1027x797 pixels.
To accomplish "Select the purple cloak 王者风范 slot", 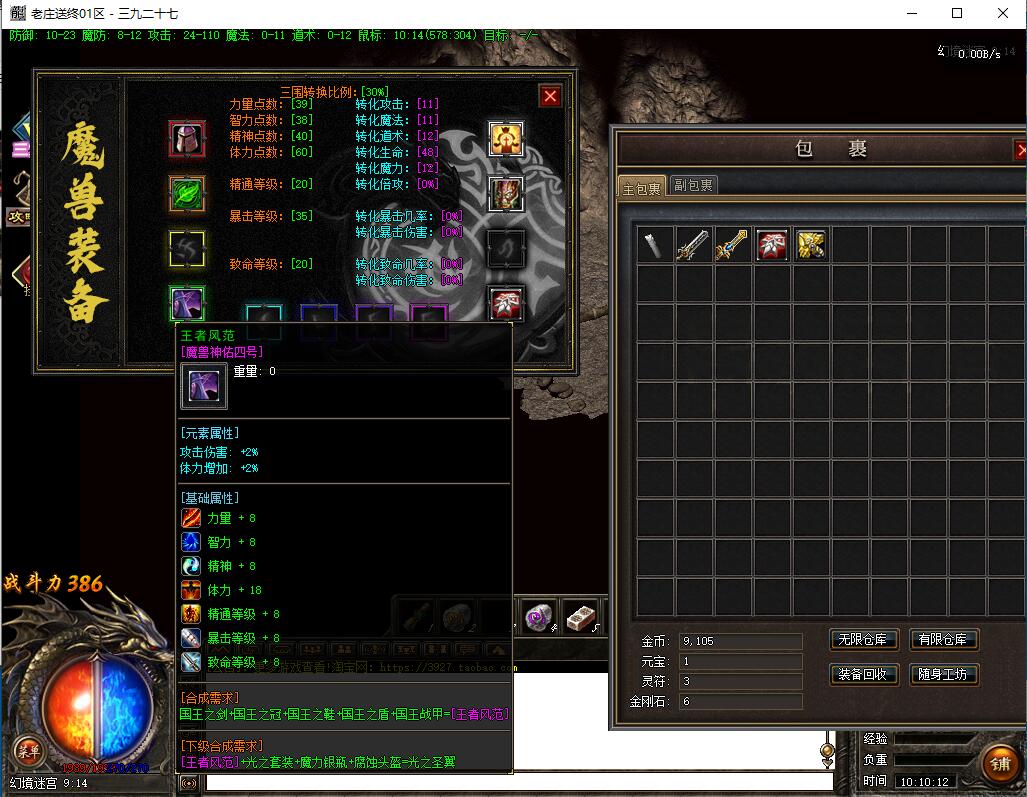I will click(187, 303).
